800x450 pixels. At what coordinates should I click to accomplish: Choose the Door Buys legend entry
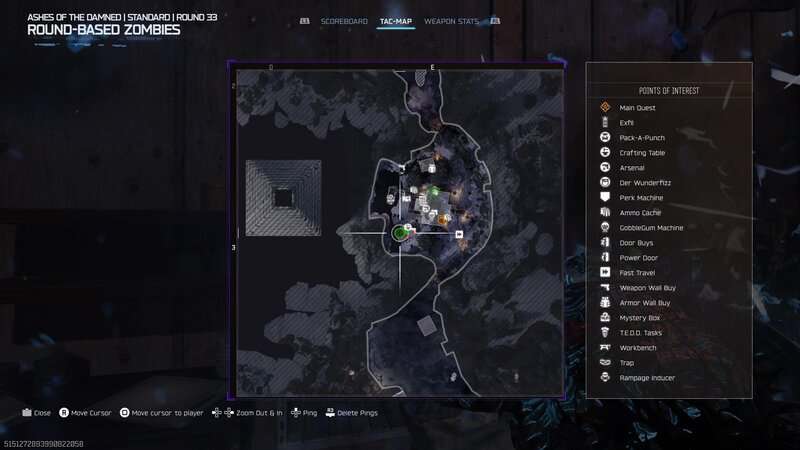(637, 242)
